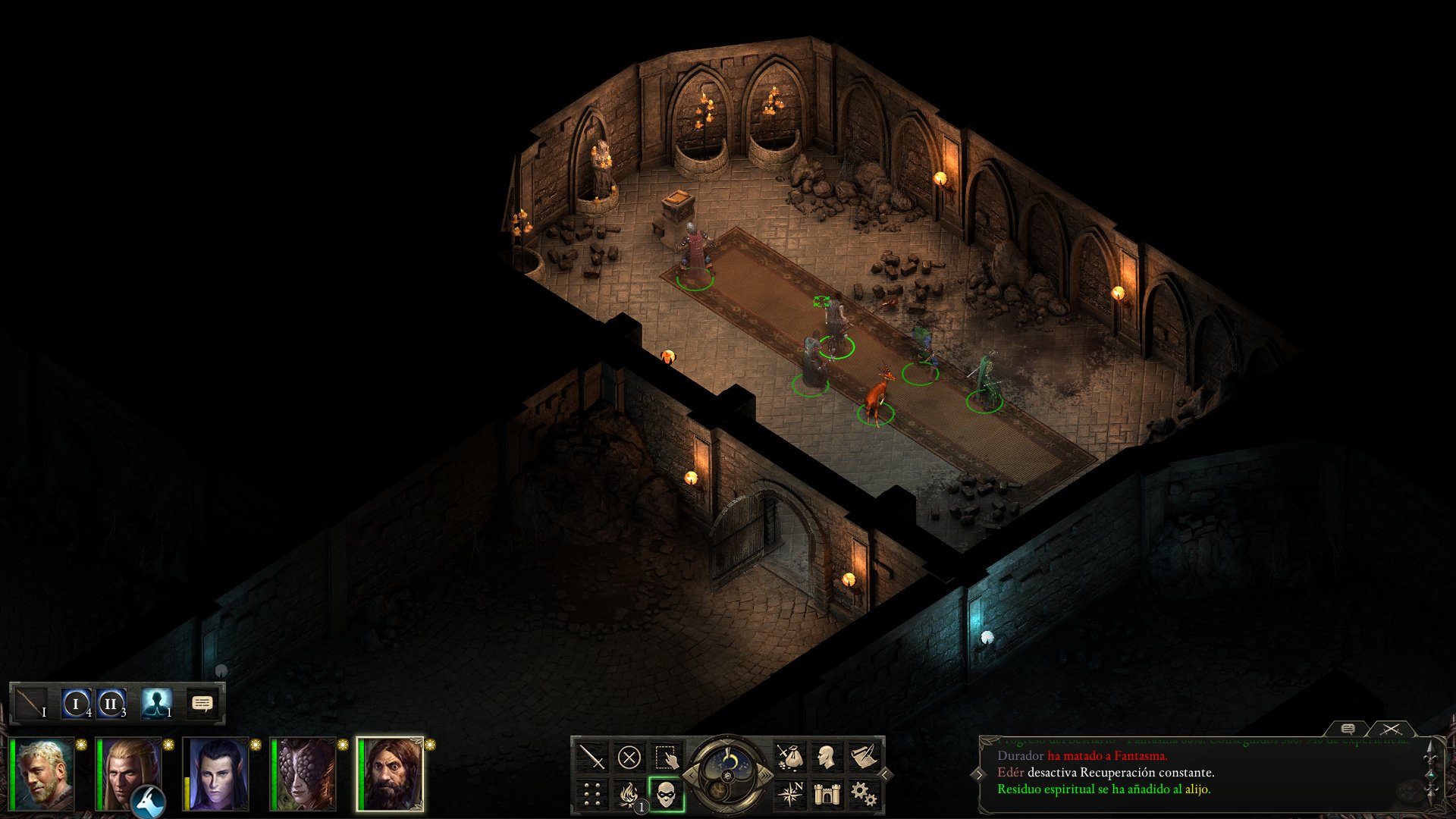
Task: Open the inventory via the coin bag icon
Action: [792, 756]
